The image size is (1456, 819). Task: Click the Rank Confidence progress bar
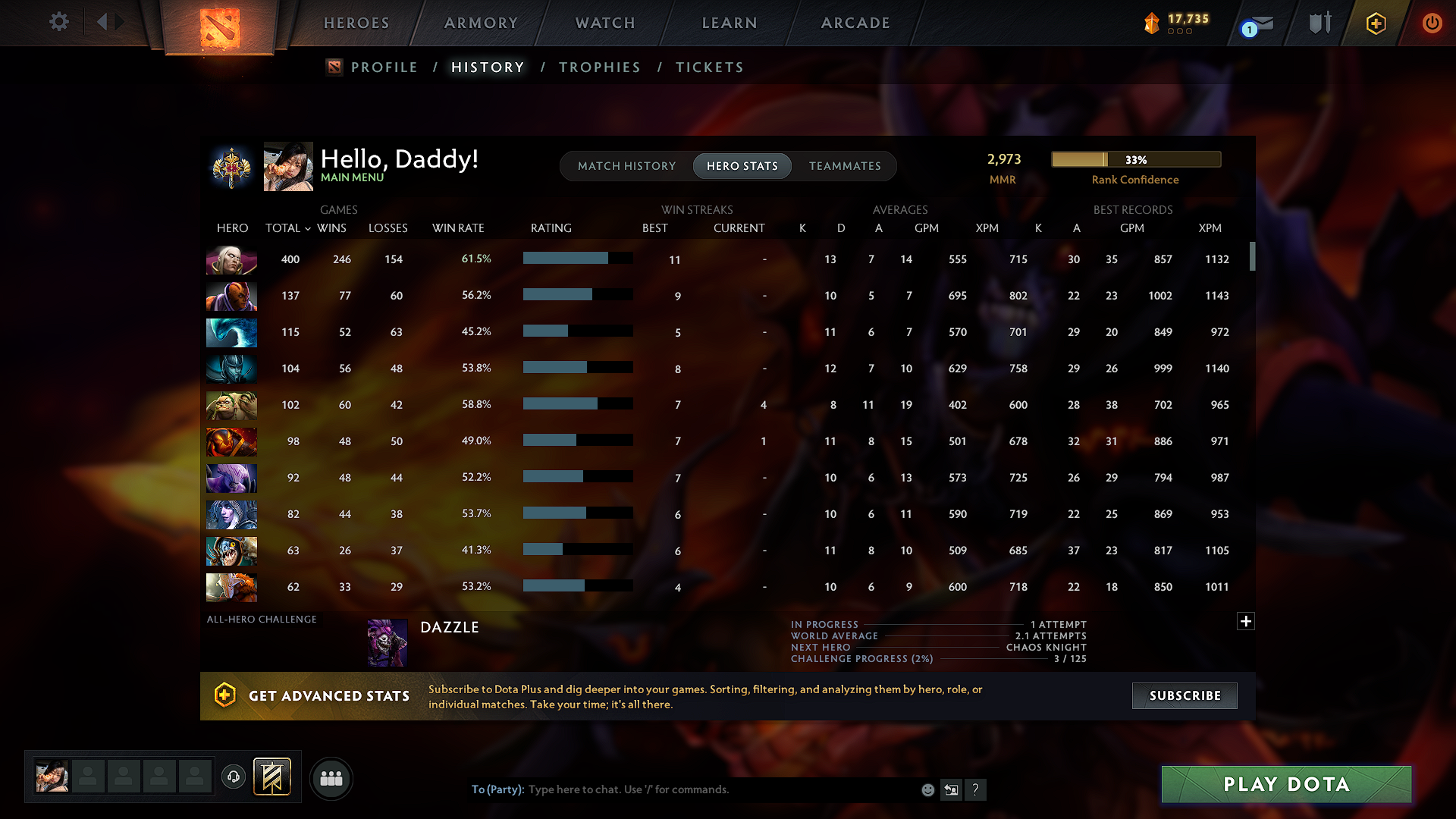tap(1135, 159)
